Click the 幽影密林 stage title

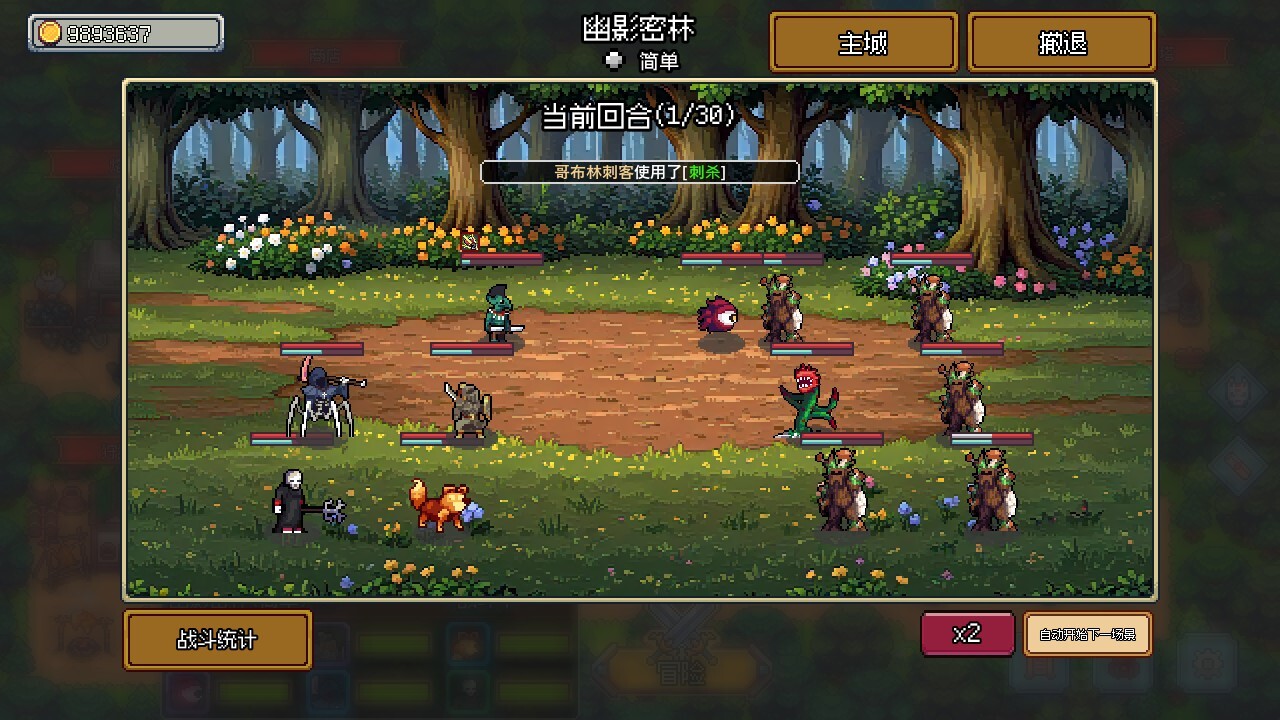tap(637, 30)
